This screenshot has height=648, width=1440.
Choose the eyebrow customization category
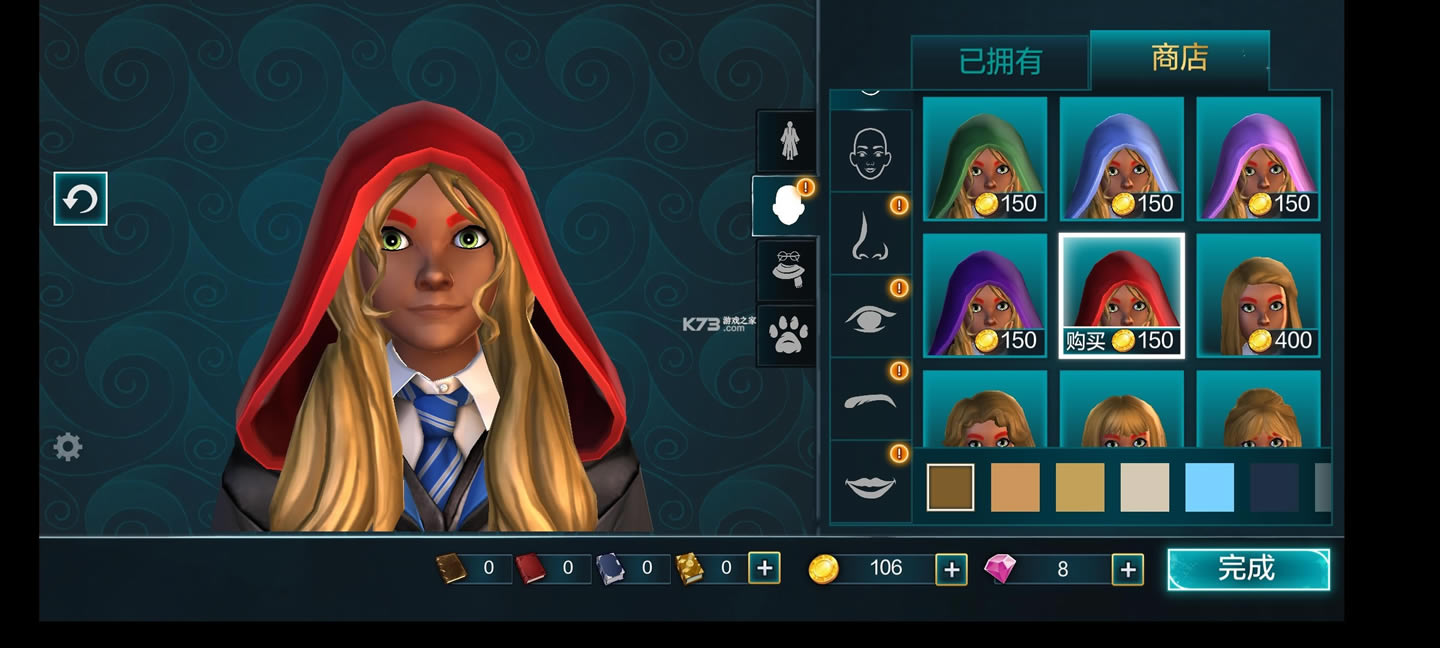[x=870, y=399]
